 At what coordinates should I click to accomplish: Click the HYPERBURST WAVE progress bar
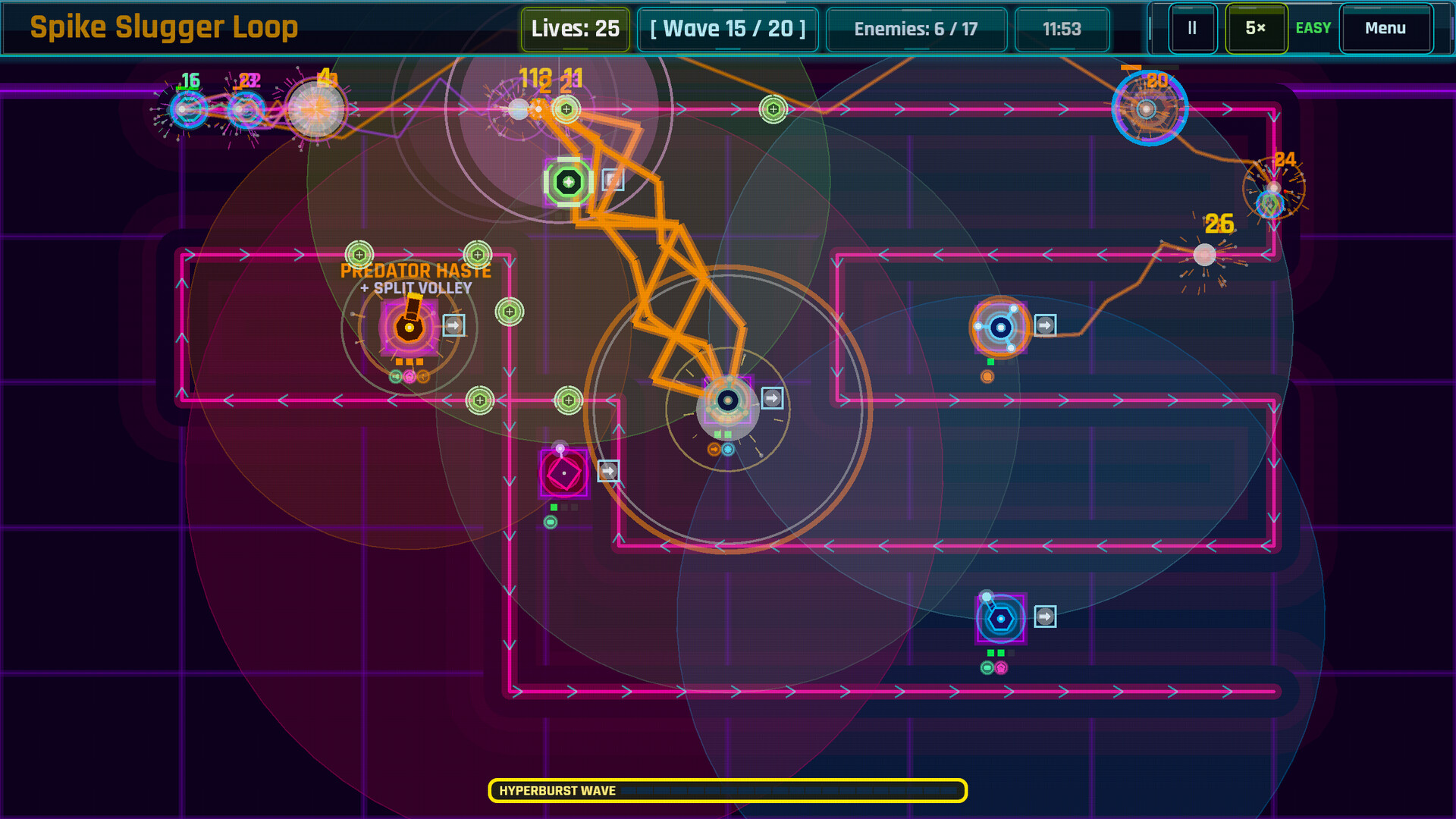tap(728, 790)
